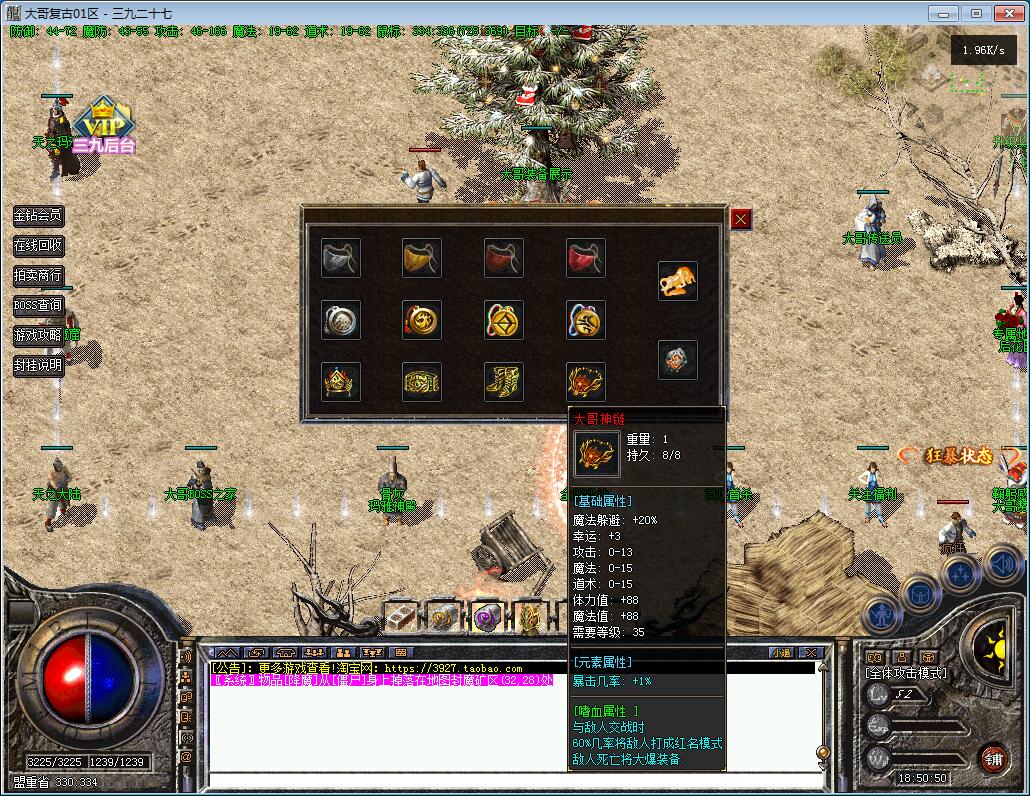Viewport: 1030px width, 796px height.
Task: Open the 封挂说明 anti-cheat notice
Action: (x=38, y=365)
